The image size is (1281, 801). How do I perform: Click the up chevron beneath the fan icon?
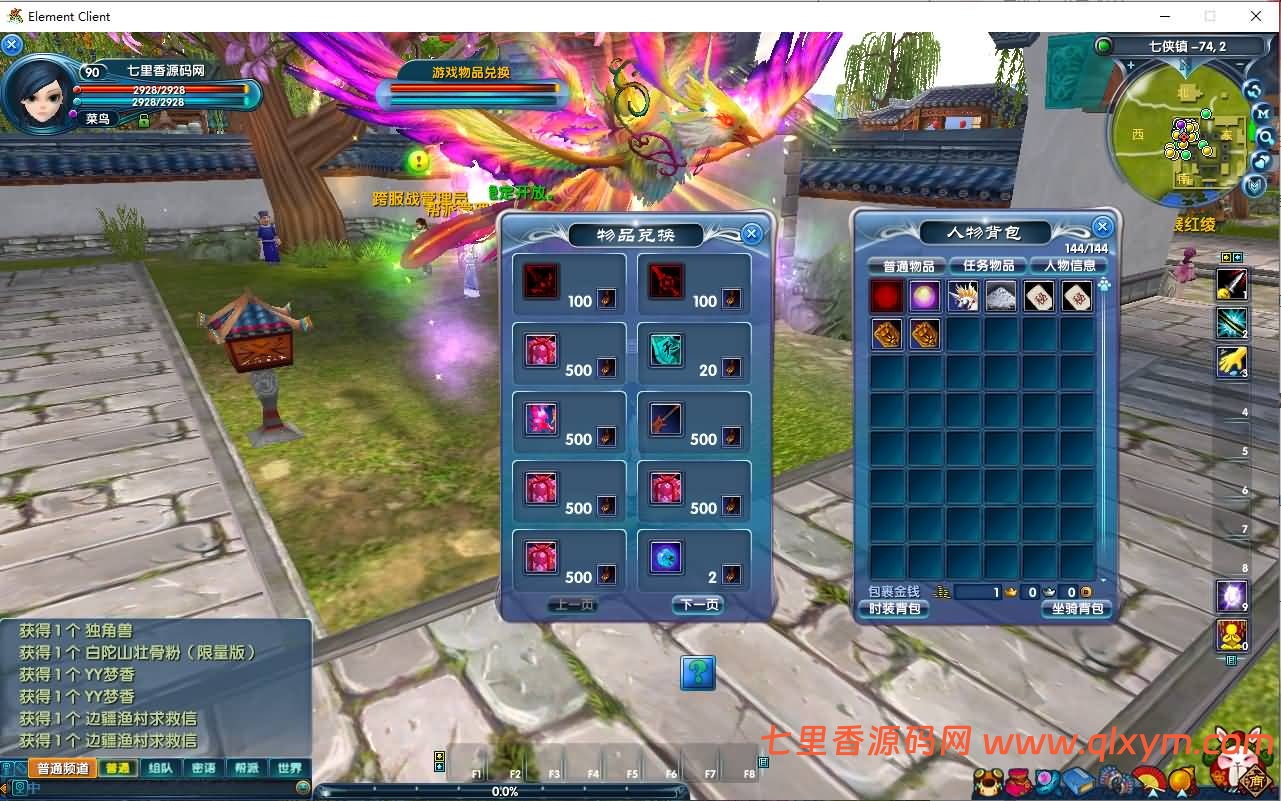click(x=1152, y=793)
